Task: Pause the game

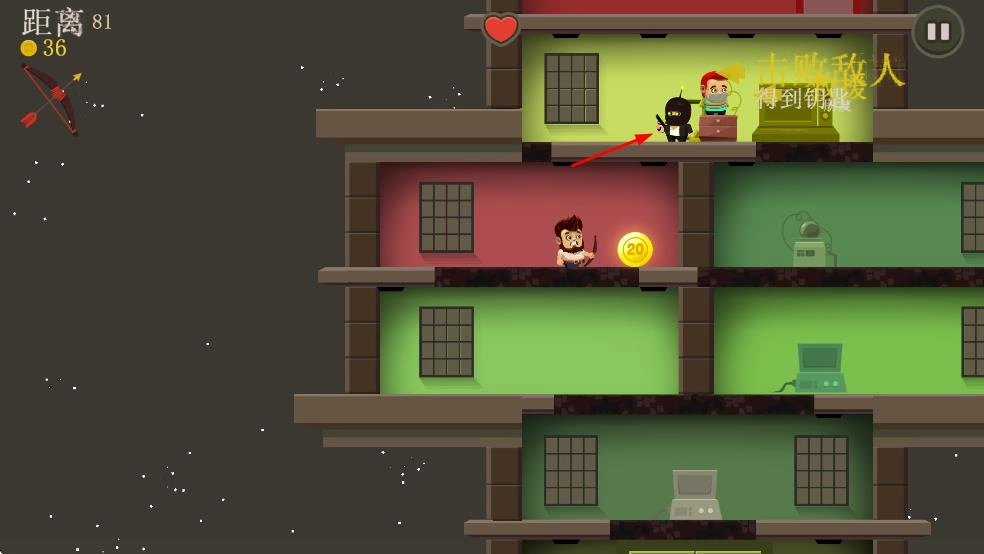Action: pyautogui.click(x=937, y=31)
